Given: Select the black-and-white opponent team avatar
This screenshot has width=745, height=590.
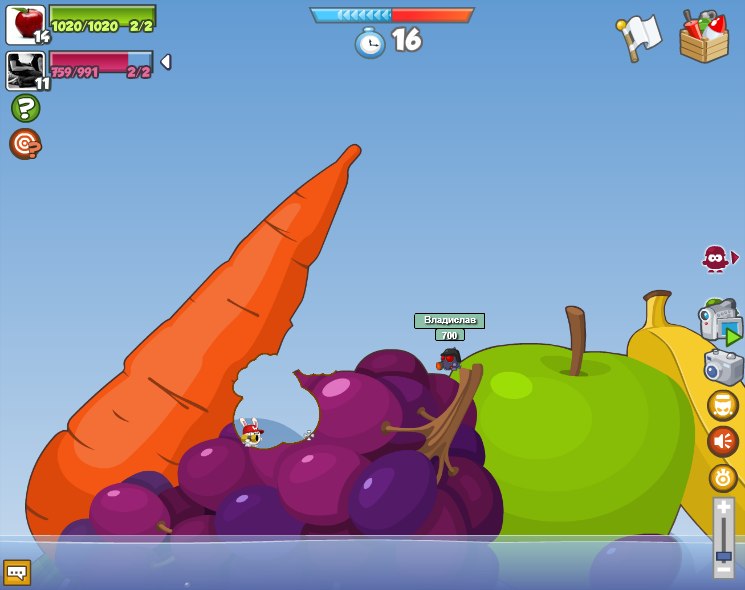Looking at the screenshot, I should click(x=26, y=71).
